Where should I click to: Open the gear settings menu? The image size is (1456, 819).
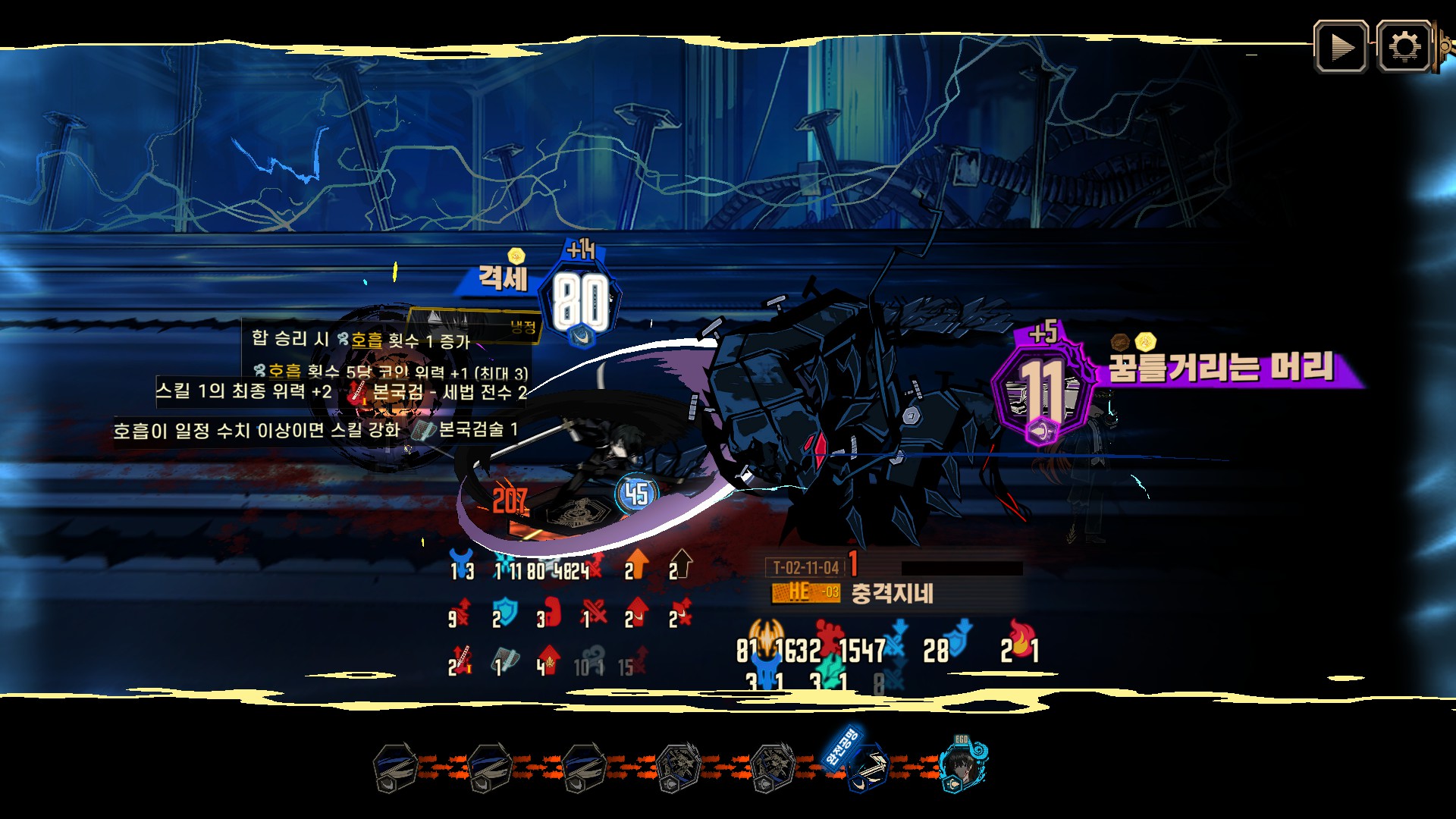[x=1404, y=47]
